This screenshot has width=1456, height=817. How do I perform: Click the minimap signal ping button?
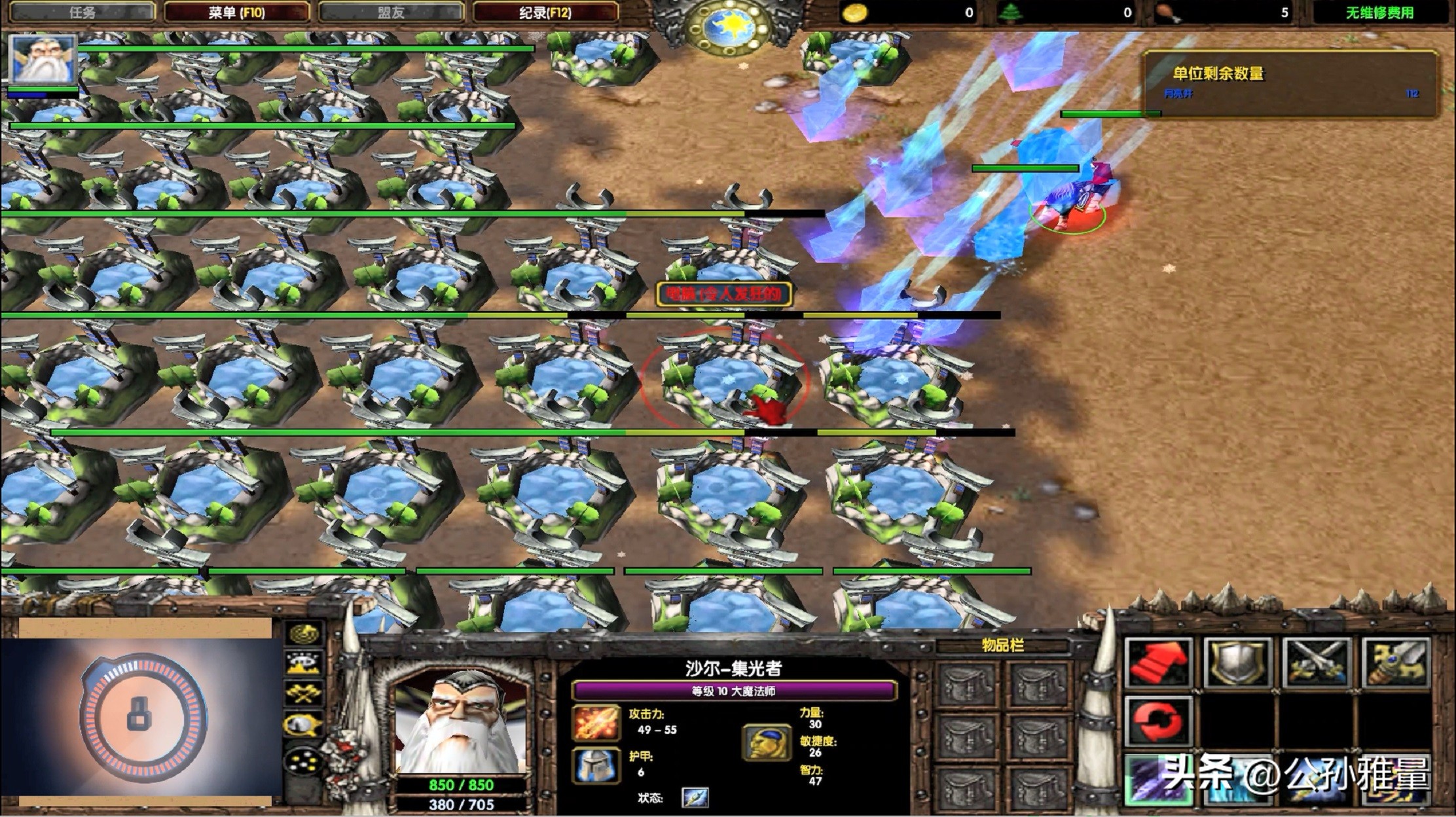[x=304, y=634]
